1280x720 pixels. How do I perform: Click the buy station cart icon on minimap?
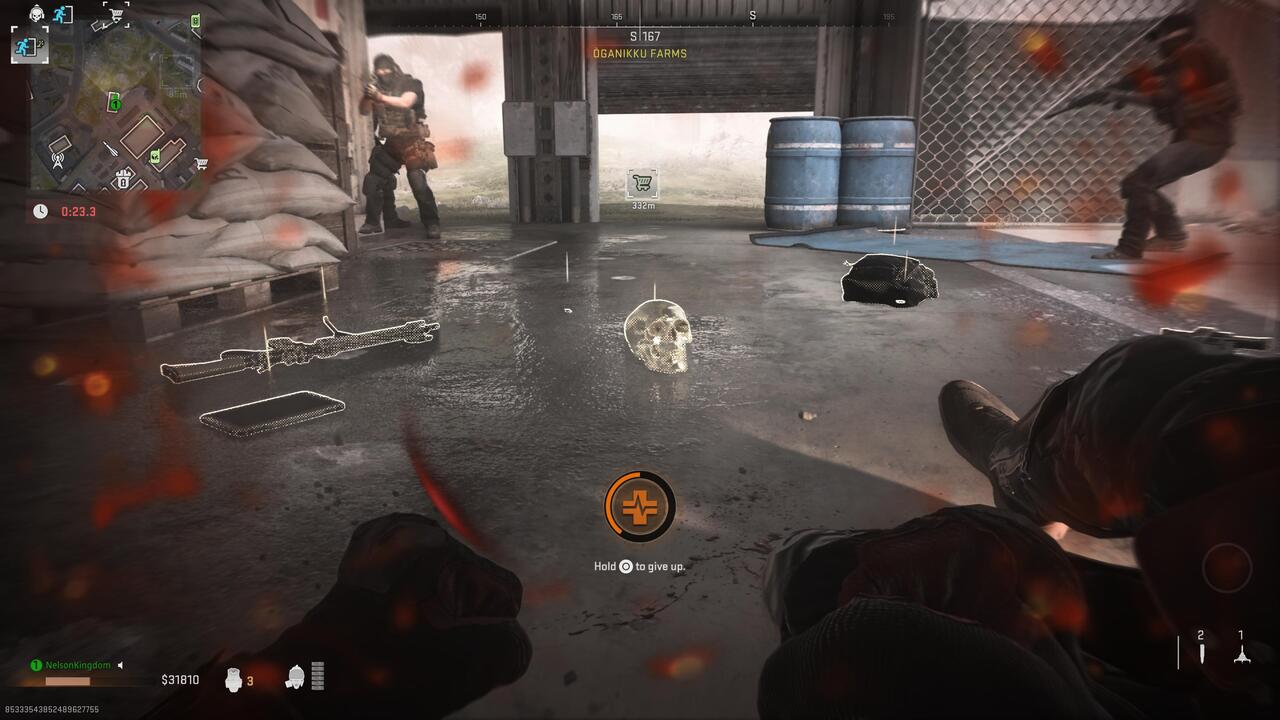[x=116, y=13]
